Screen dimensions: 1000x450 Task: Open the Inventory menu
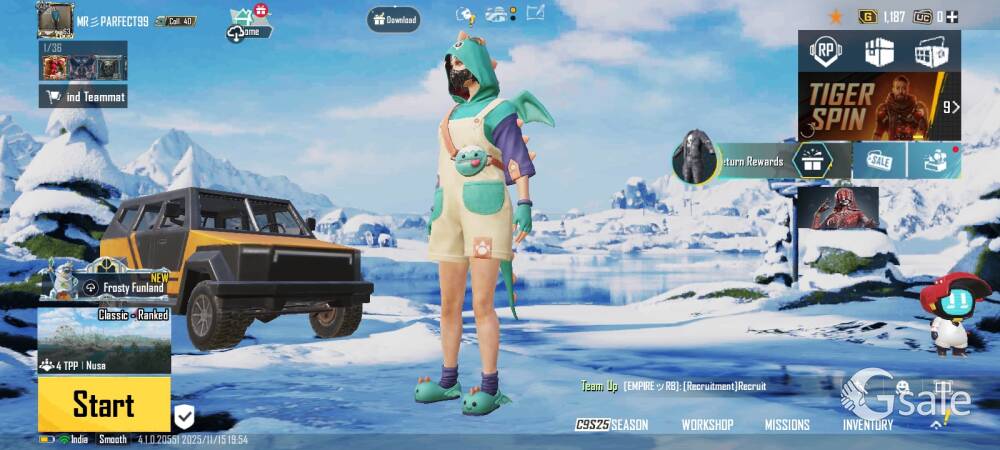(x=867, y=425)
